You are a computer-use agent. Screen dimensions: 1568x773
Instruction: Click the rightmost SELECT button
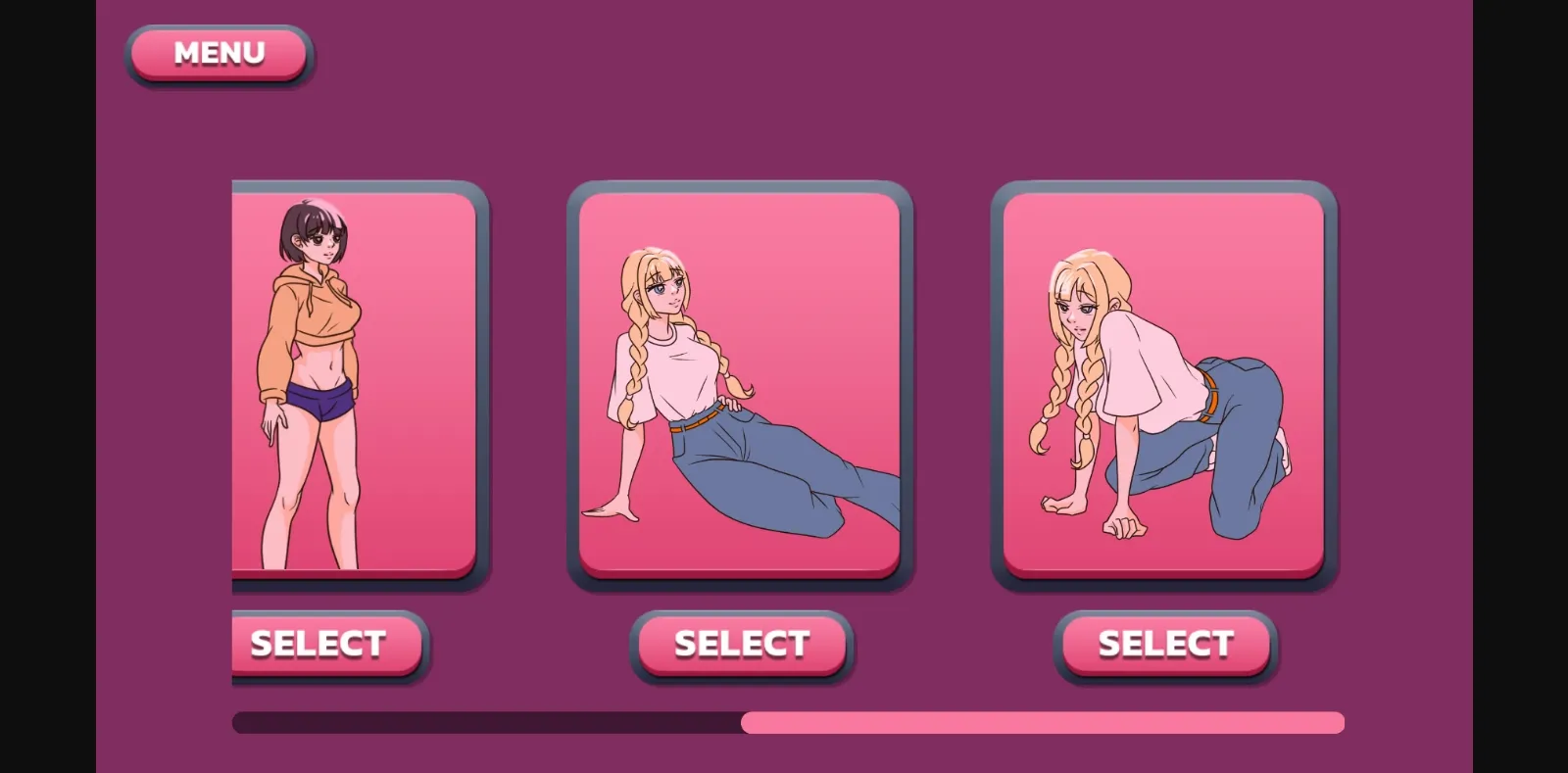1165,644
